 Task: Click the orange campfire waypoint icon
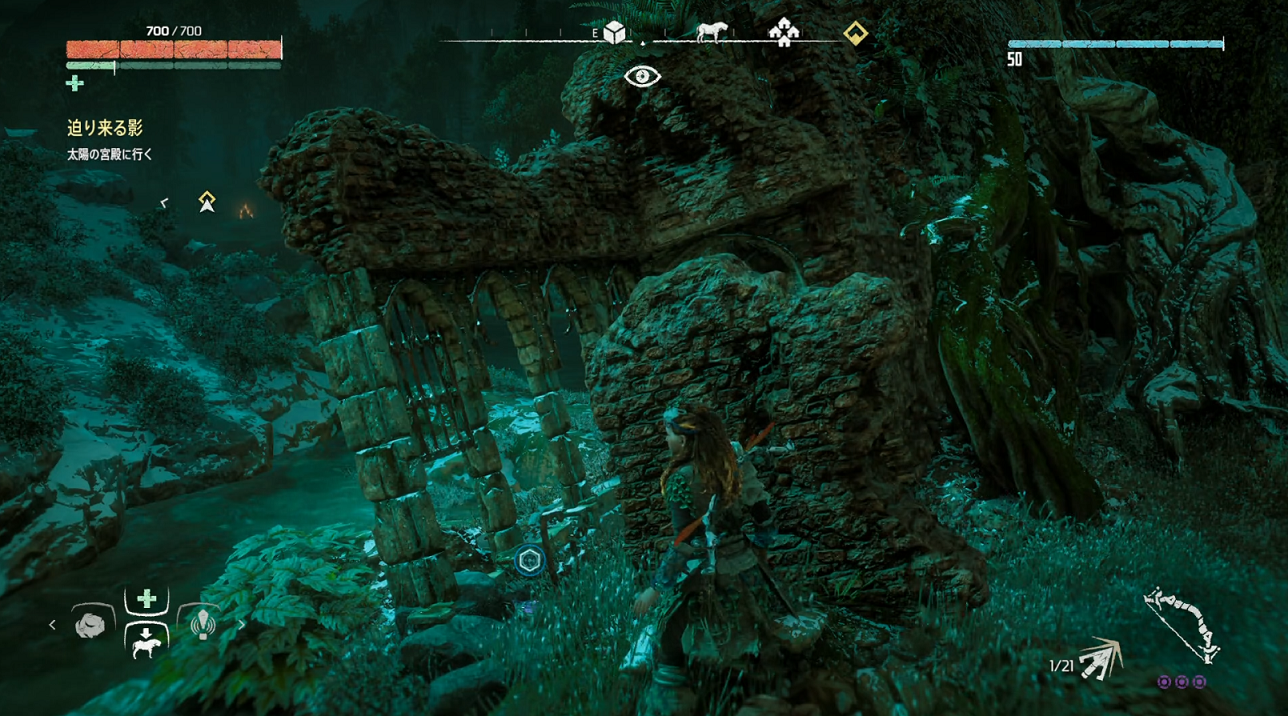pos(245,210)
